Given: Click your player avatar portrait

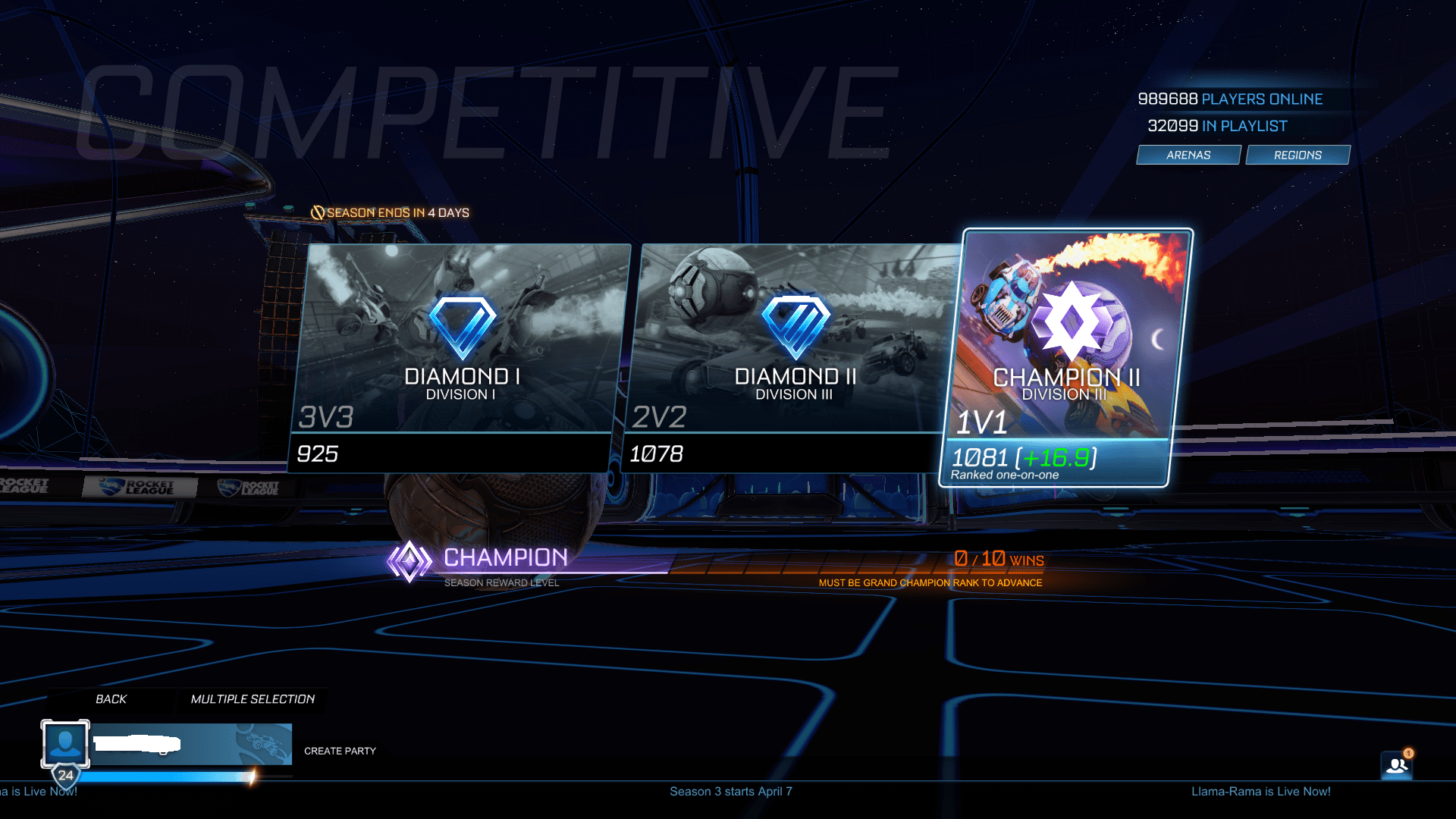Looking at the screenshot, I should (x=65, y=744).
